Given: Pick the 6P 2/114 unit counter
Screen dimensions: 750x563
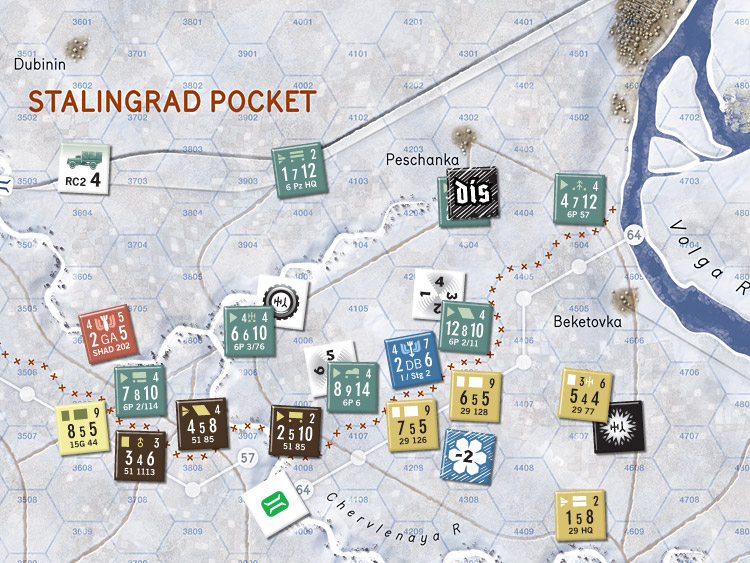Looking at the screenshot, I should click(x=141, y=390).
